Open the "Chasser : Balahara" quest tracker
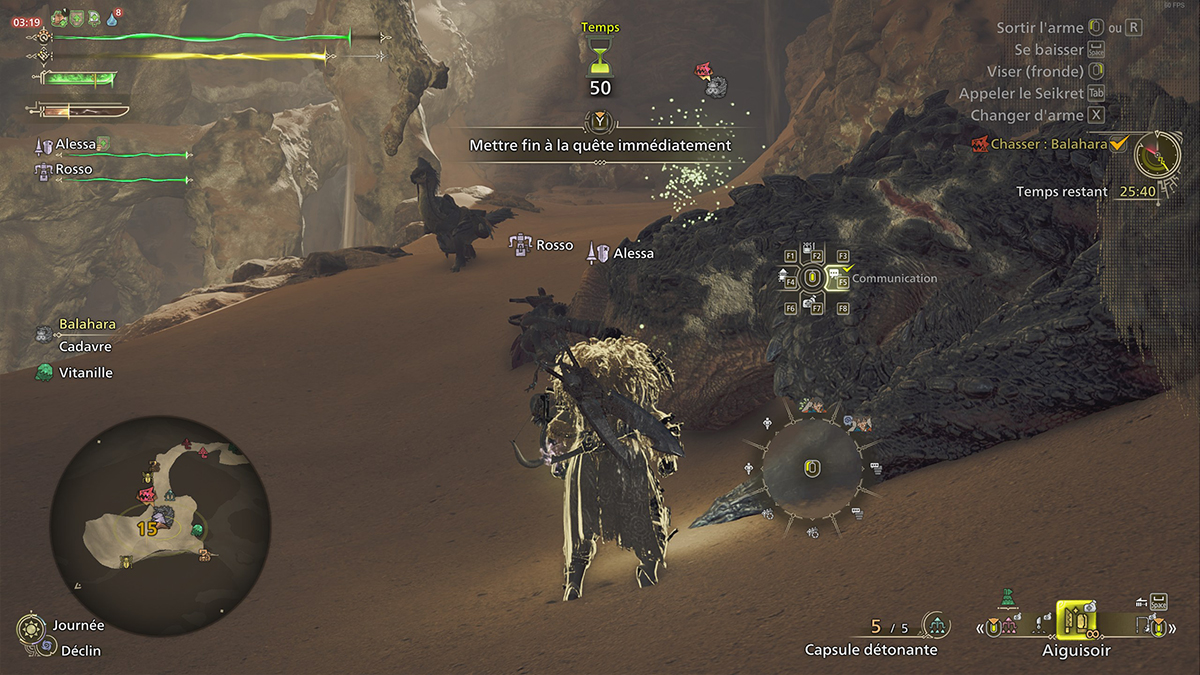Viewport: 1200px width, 675px height. pyautogui.click(x=1050, y=145)
